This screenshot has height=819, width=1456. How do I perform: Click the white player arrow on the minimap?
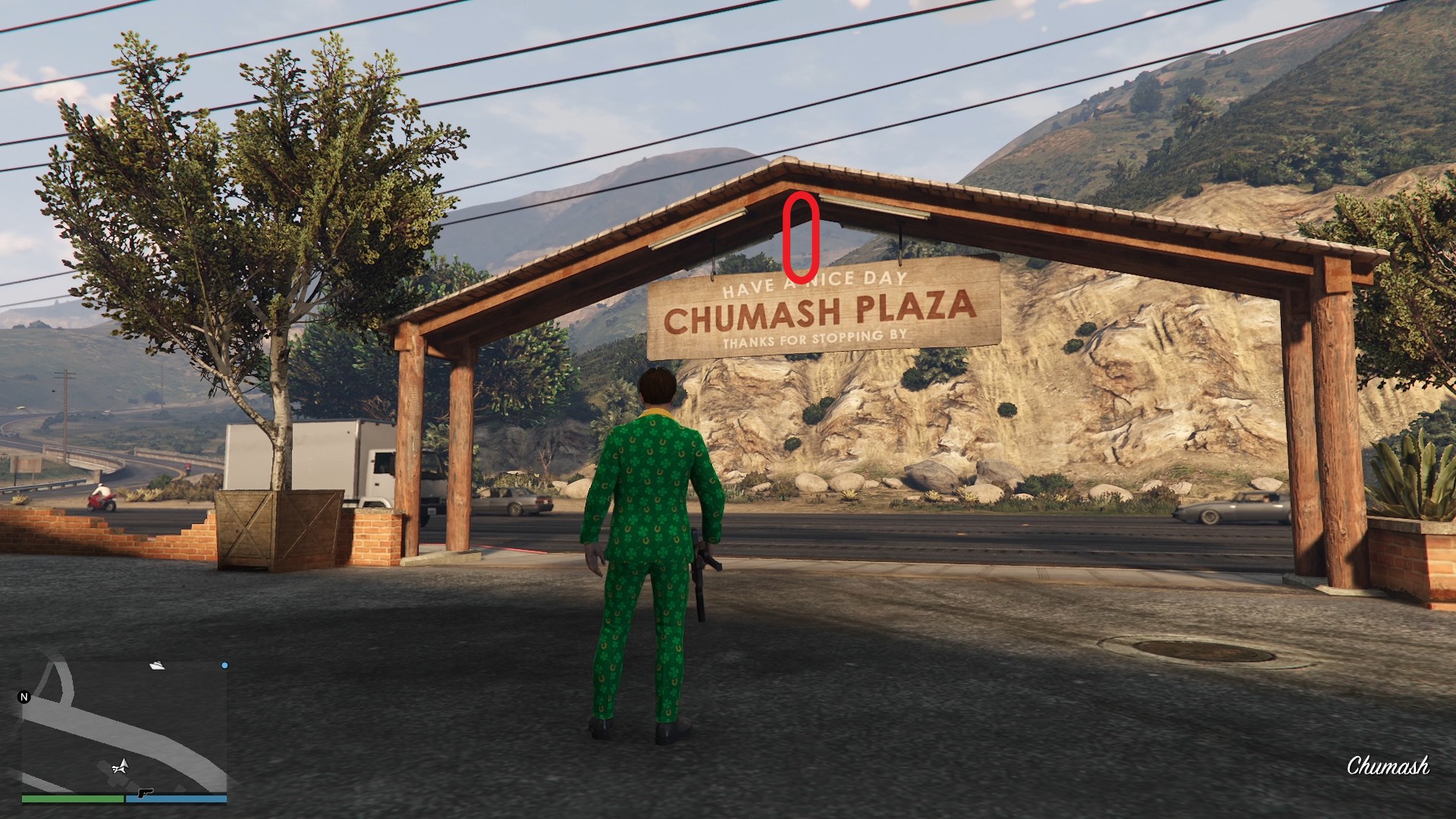click(x=121, y=767)
